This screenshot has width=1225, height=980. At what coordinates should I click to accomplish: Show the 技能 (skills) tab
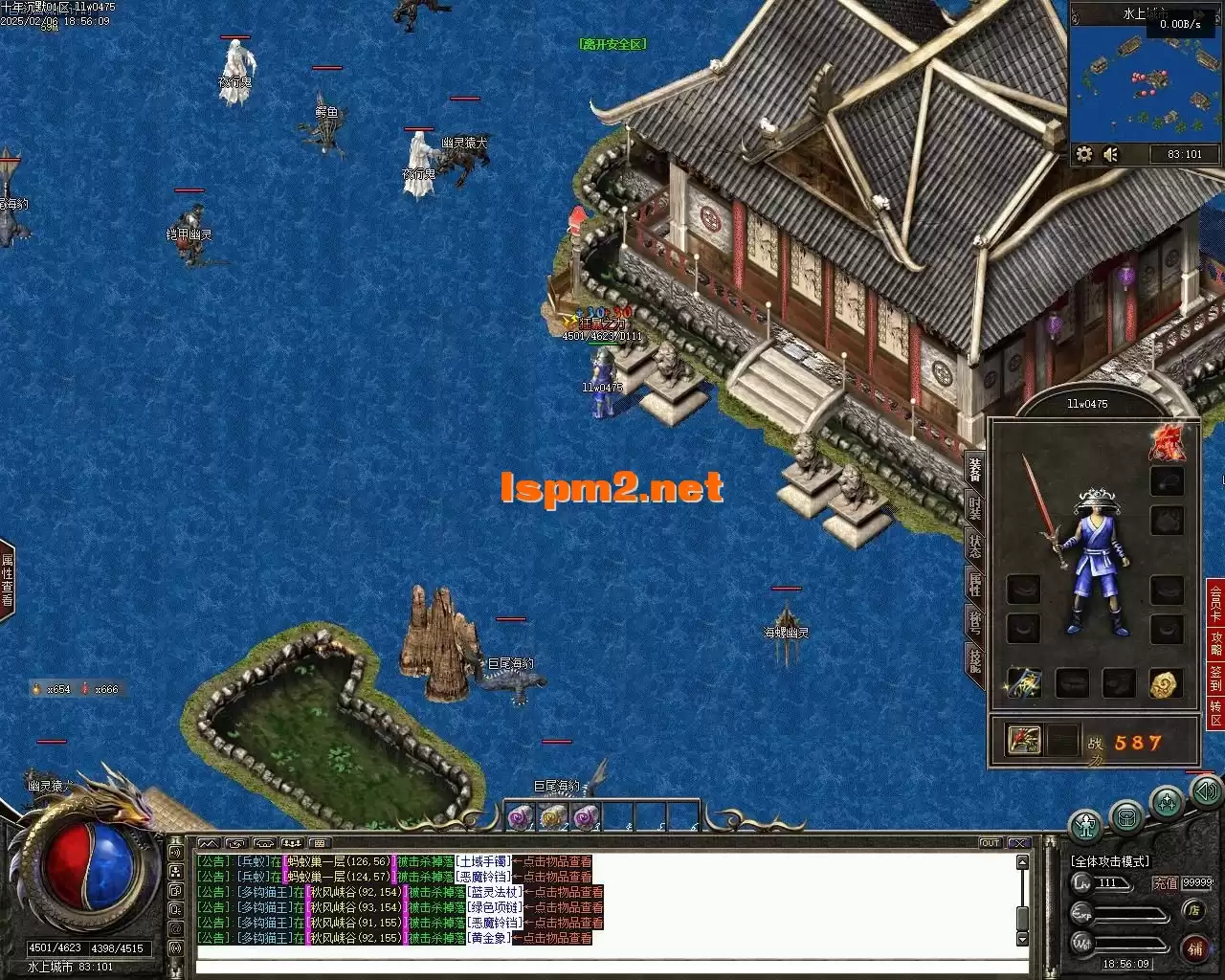tap(974, 659)
